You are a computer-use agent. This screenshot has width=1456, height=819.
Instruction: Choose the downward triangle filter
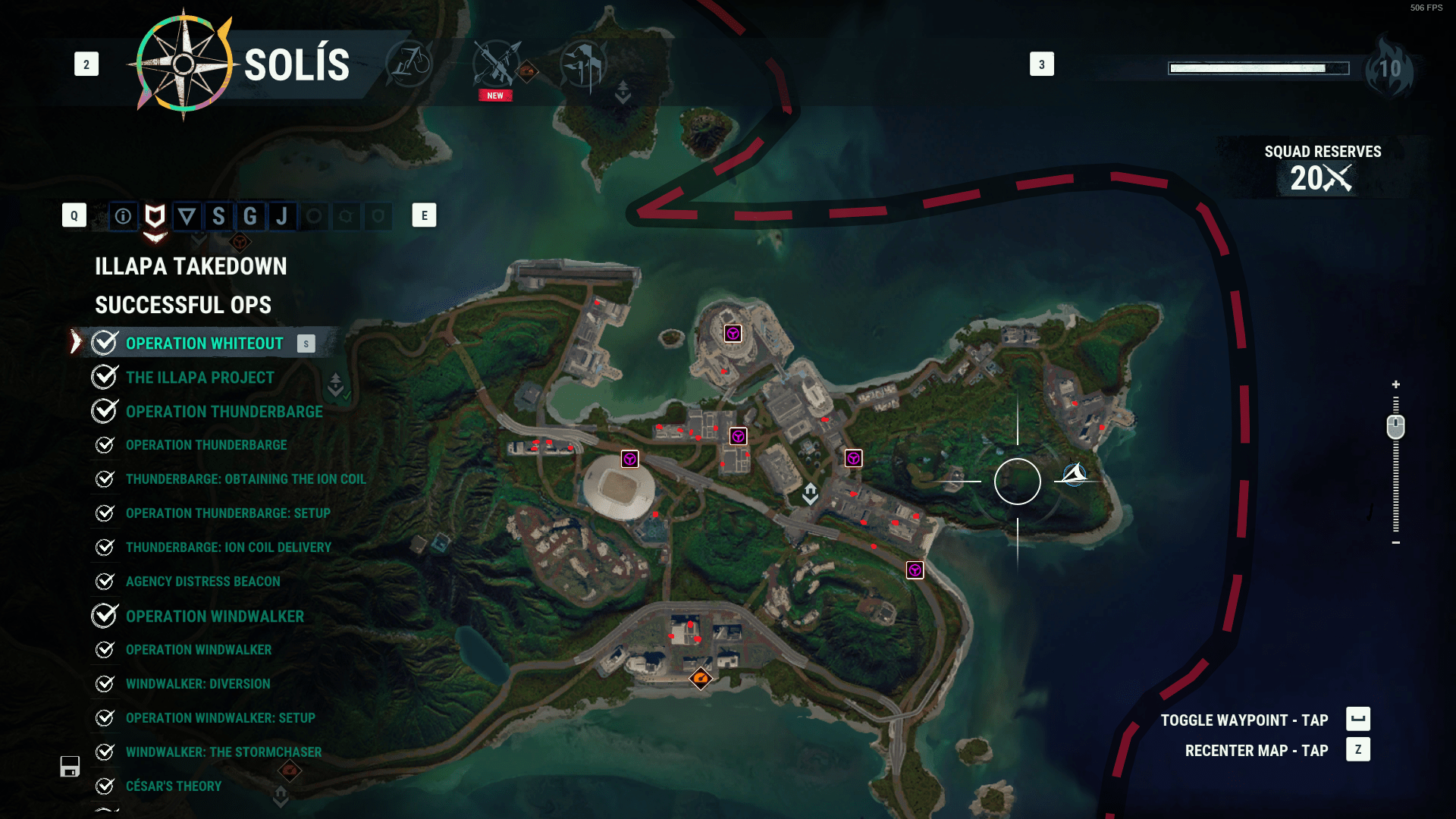click(187, 217)
